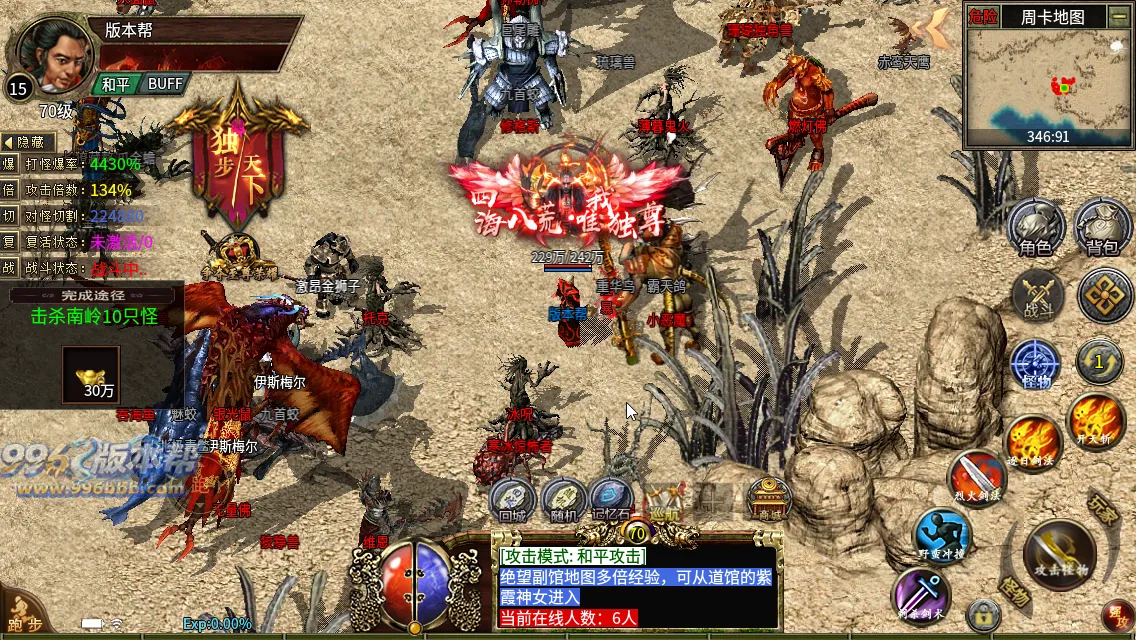Hide the stats panel with 隐藏

click(x=29, y=143)
